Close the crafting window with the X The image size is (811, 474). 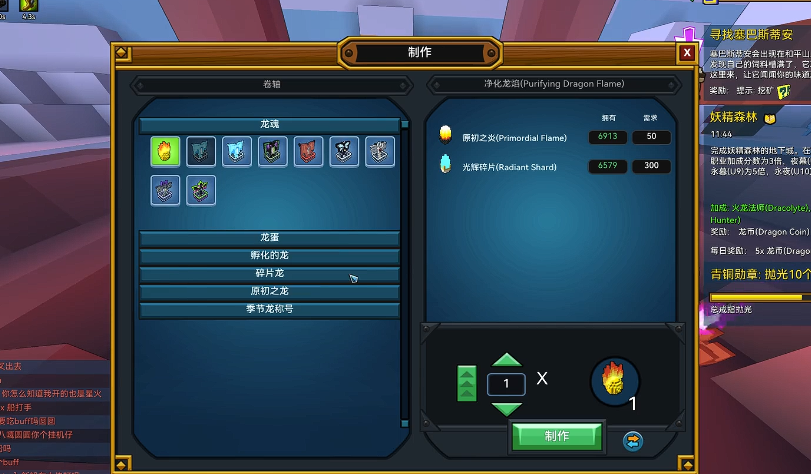click(x=686, y=53)
